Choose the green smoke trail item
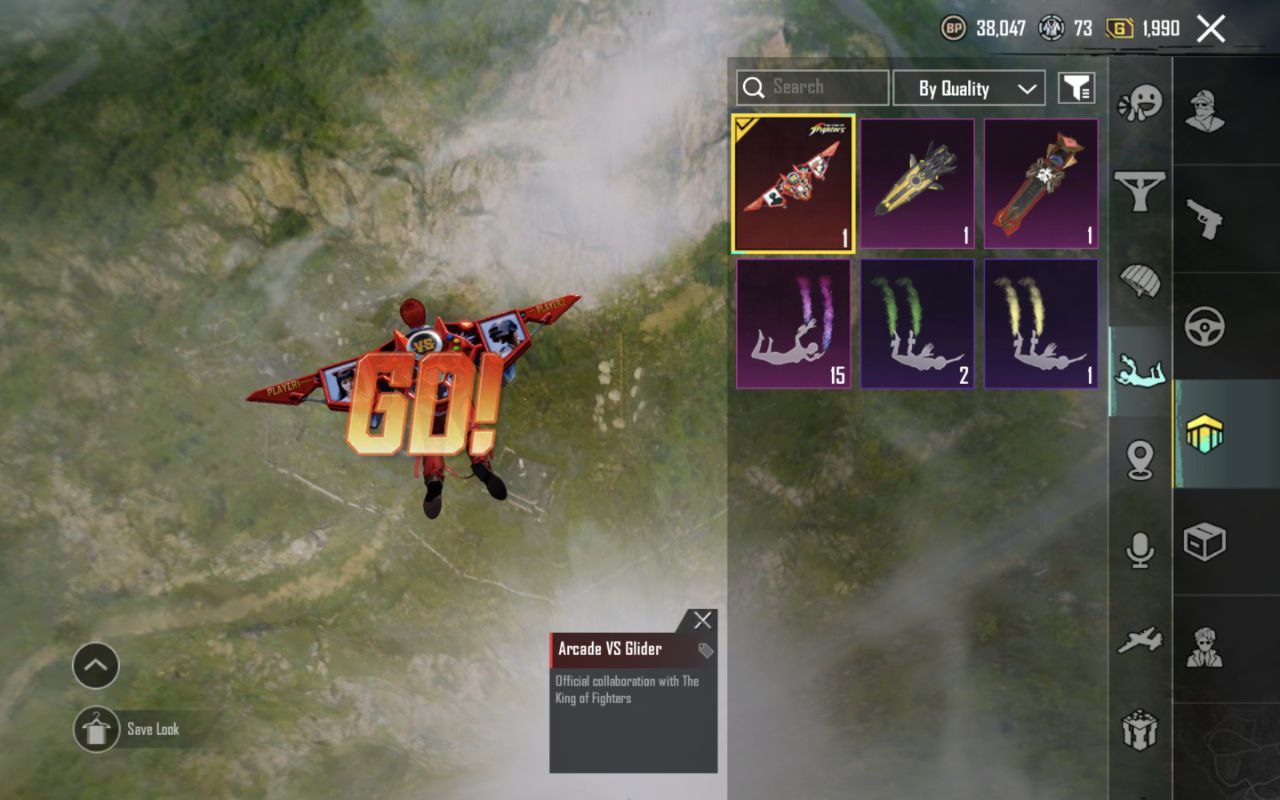 (917, 324)
